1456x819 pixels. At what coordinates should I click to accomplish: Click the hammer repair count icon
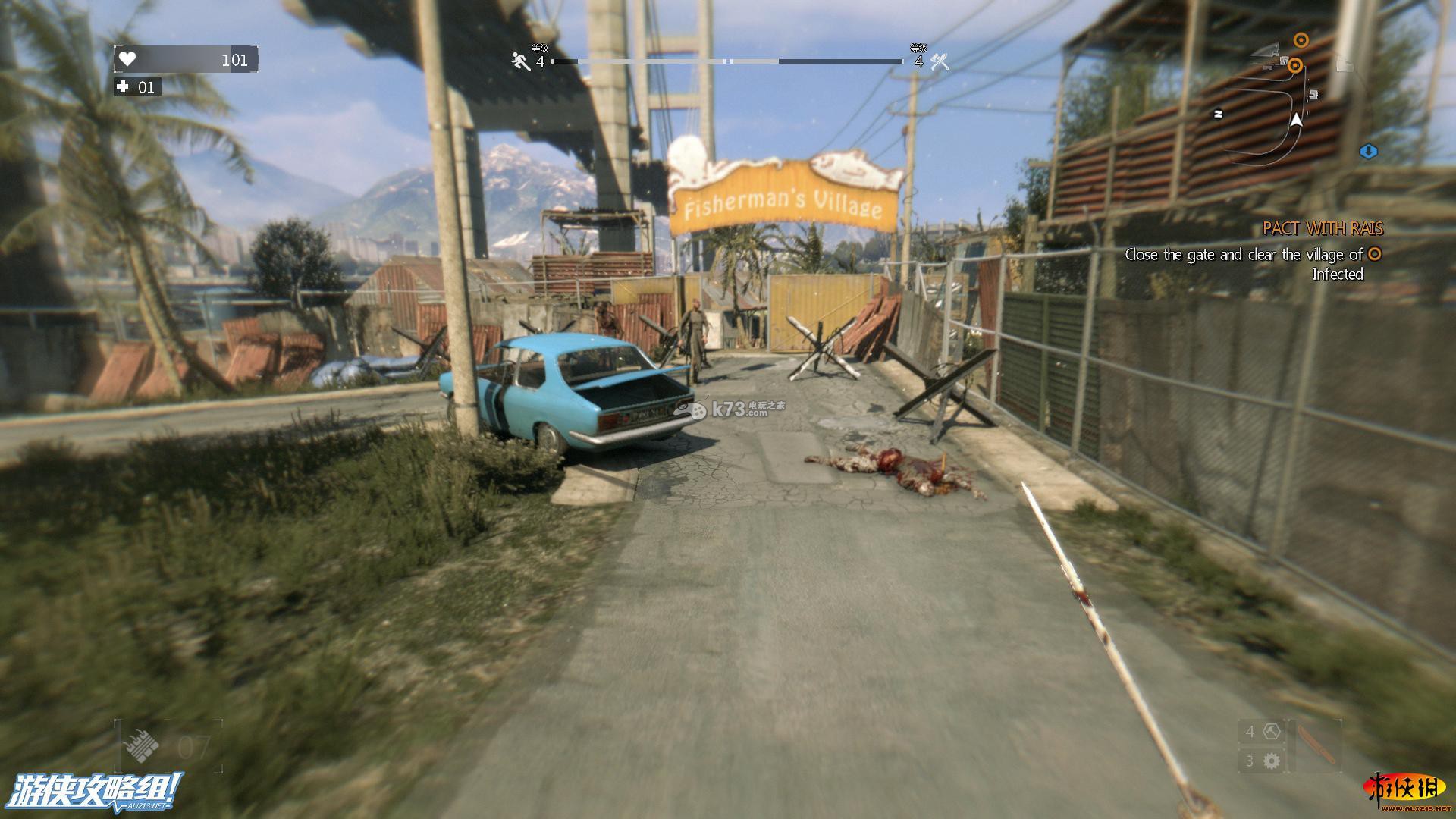pos(1272,732)
